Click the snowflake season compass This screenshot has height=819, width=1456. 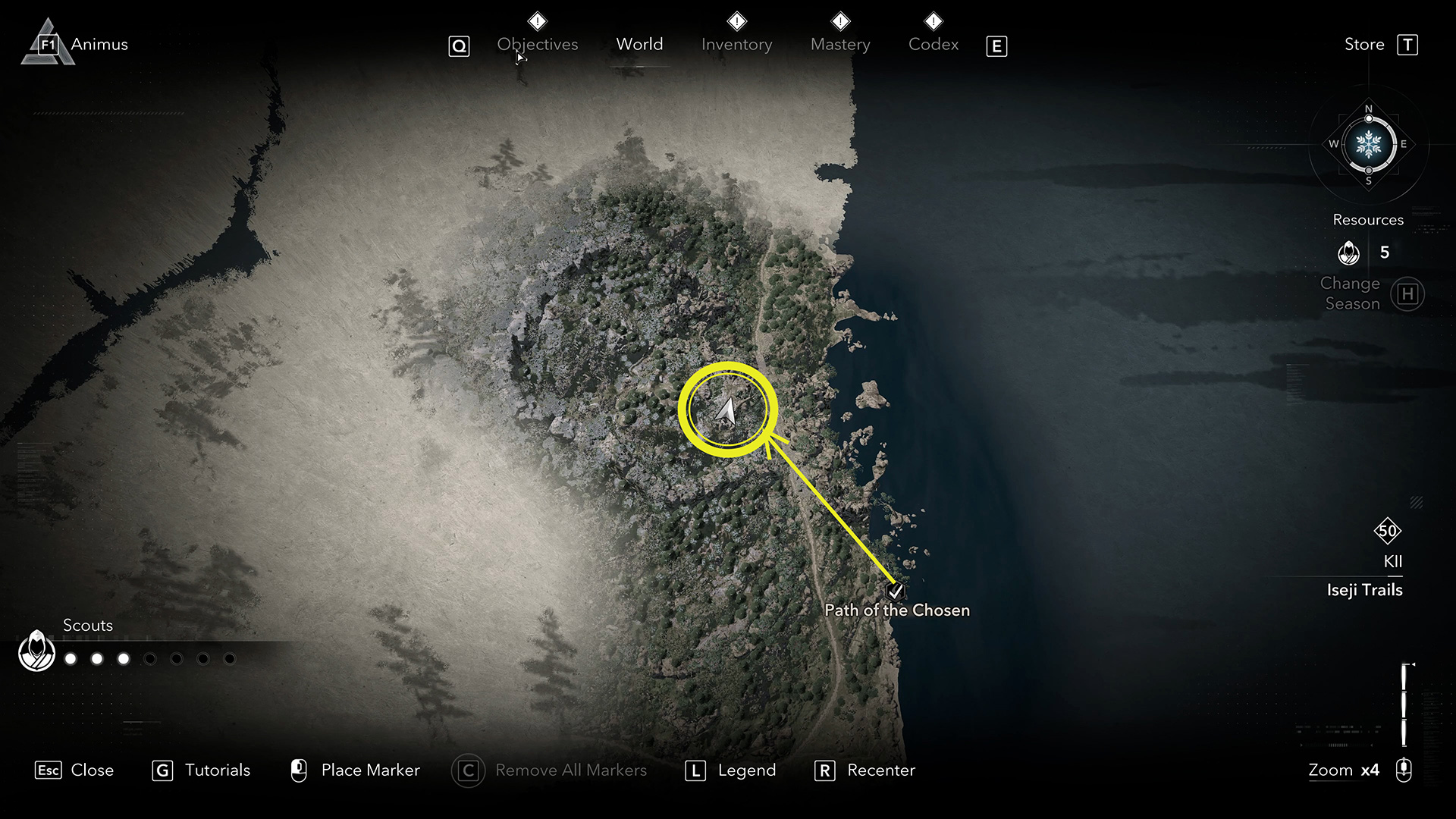[x=1368, y=144]
